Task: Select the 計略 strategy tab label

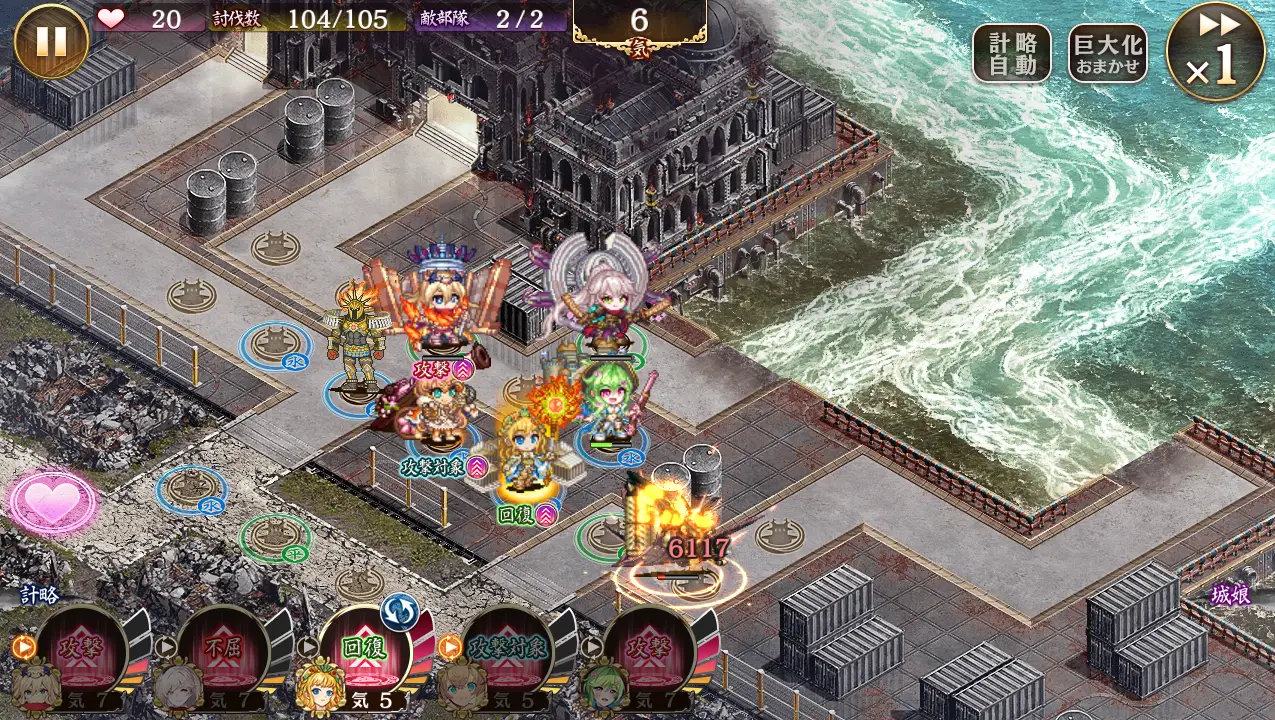Action: point(40,595)
